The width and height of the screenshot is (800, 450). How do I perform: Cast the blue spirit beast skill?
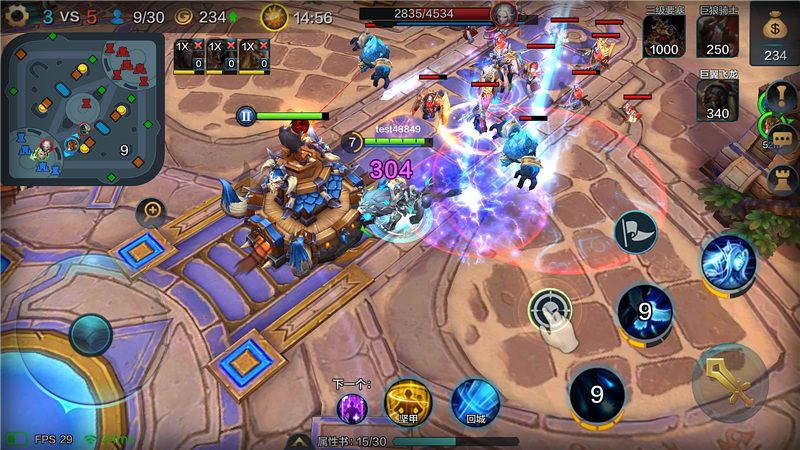tap(727, 264)
